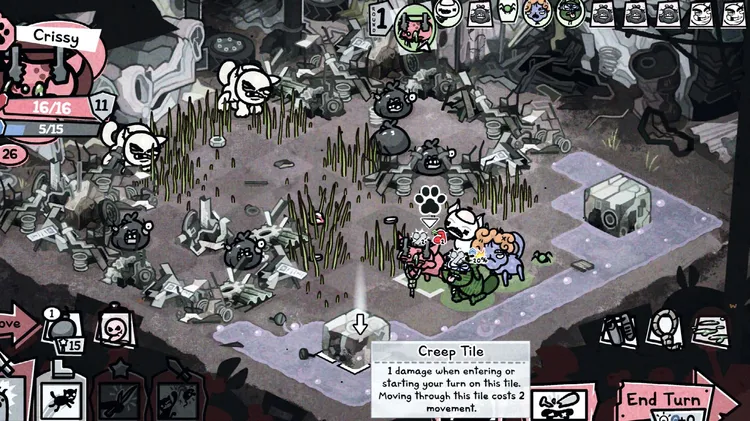Open the magnifying glass inspect tool
This screenshot has height=421, width=750.
point(663,329)
